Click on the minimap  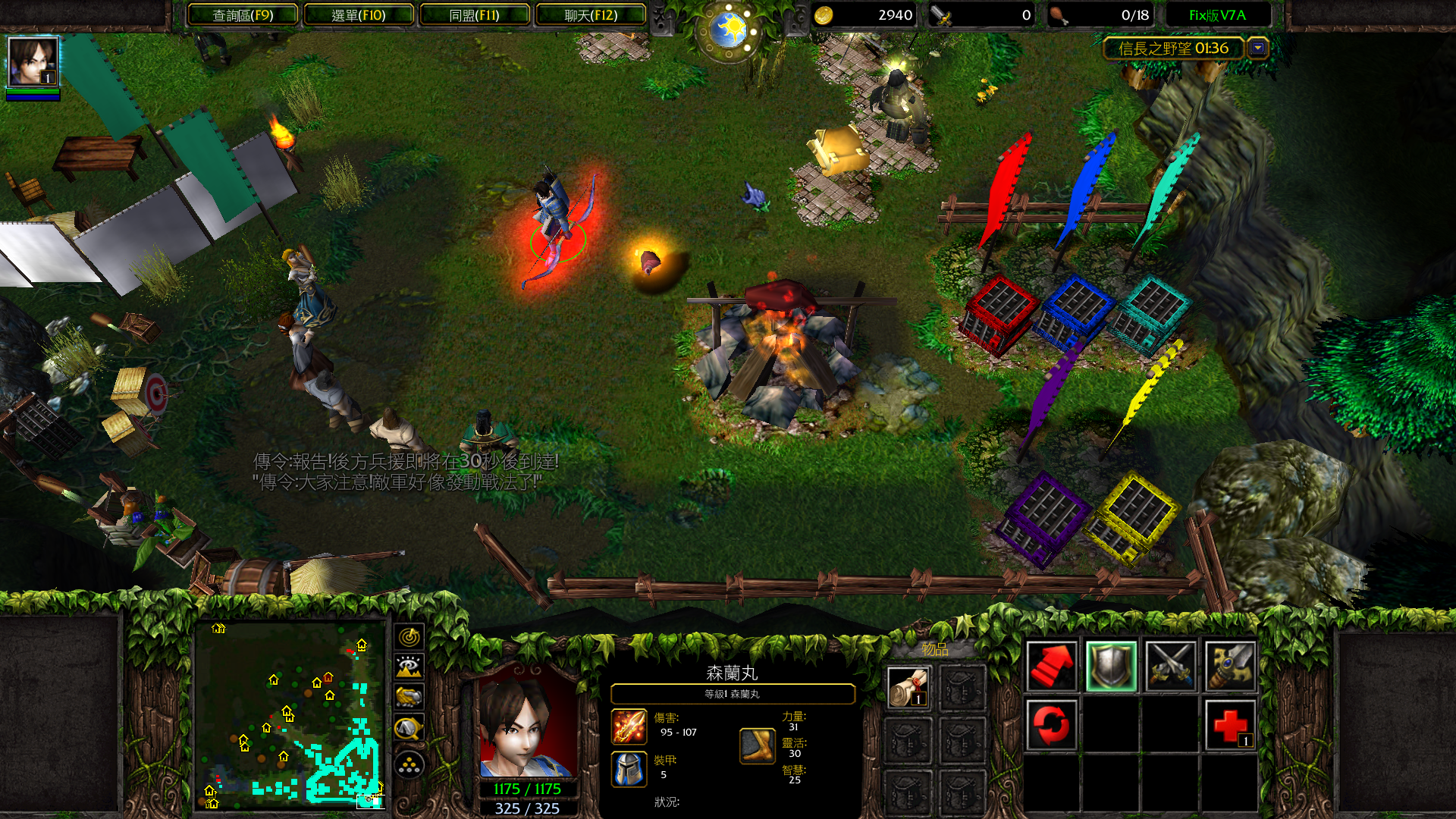coord(289,714)
